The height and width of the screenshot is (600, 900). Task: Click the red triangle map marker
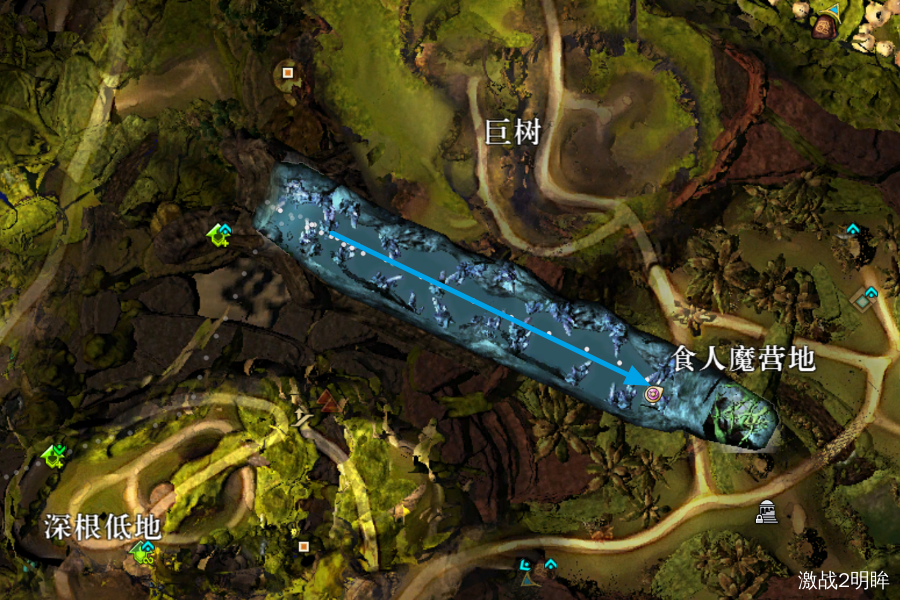327,403
